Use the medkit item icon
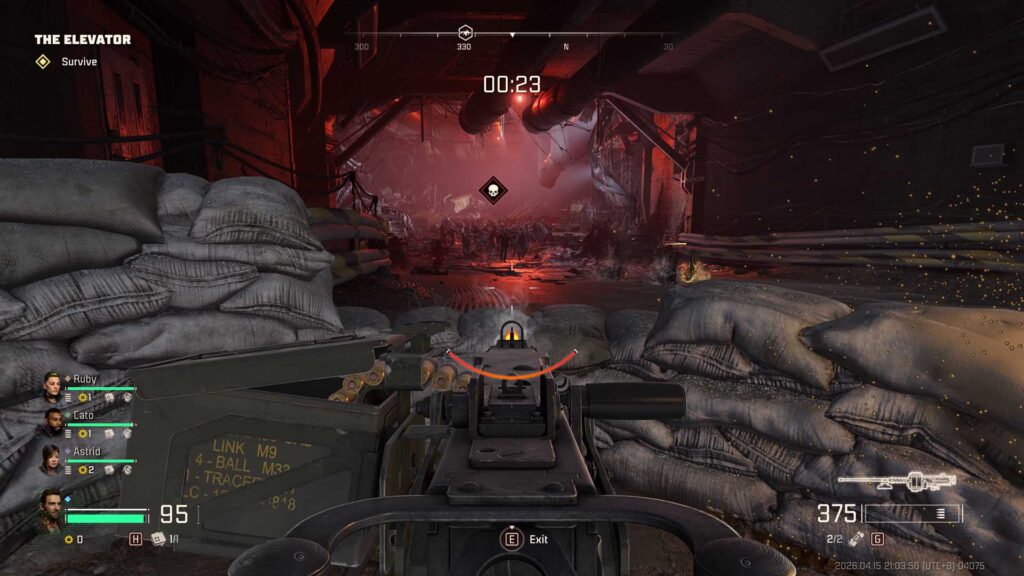The height and width of the screenshot is (576, 1024). point(157,539)
